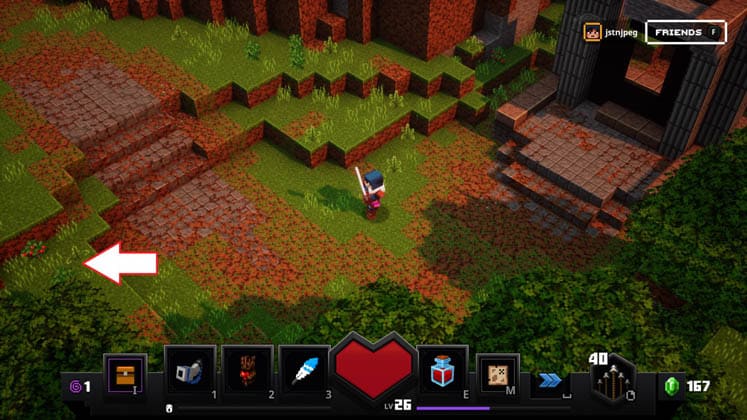Image resolution: width=747 pixels, height=420 pixels.
Task: Activate the first artifact slot
Action: point(189,372)
